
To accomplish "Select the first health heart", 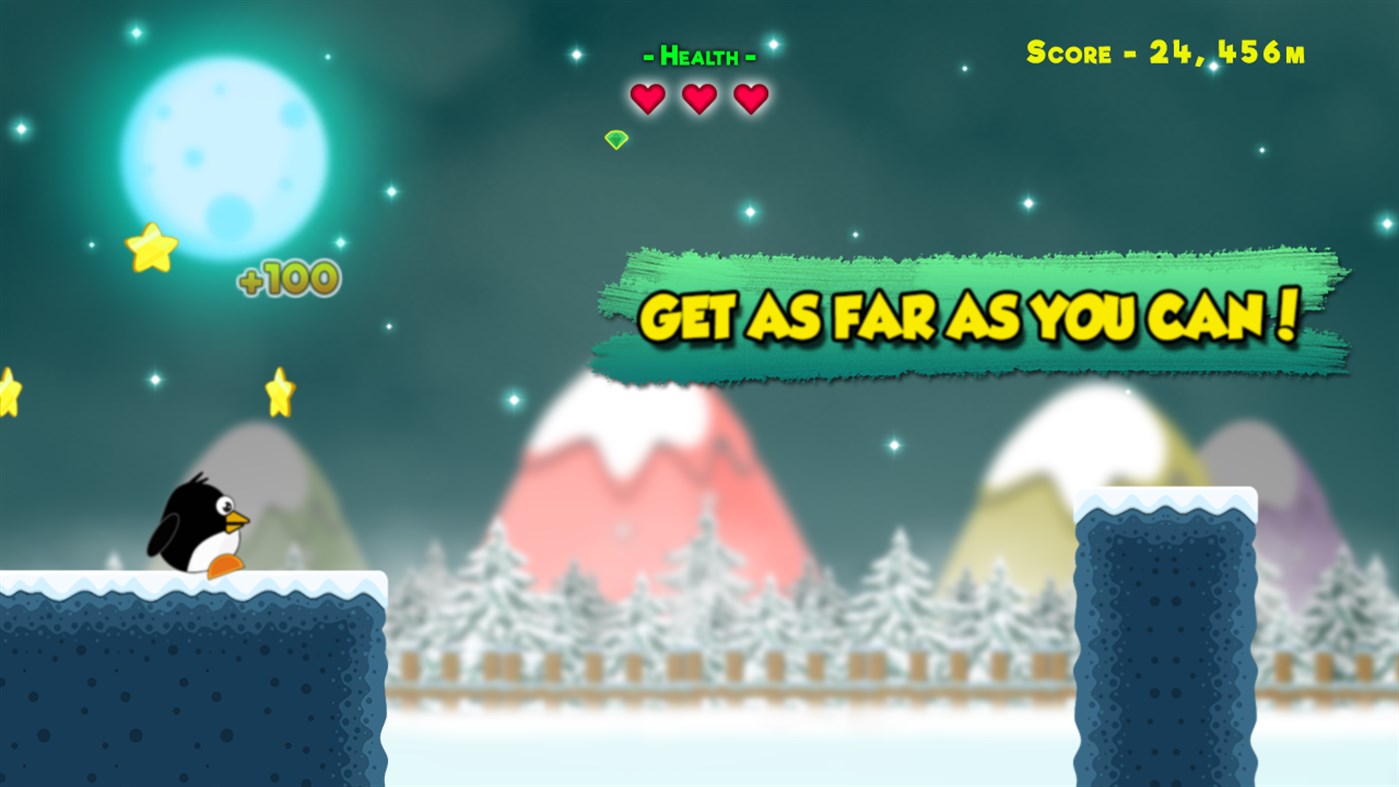I will pyautogui.click(x=648, y=97).
